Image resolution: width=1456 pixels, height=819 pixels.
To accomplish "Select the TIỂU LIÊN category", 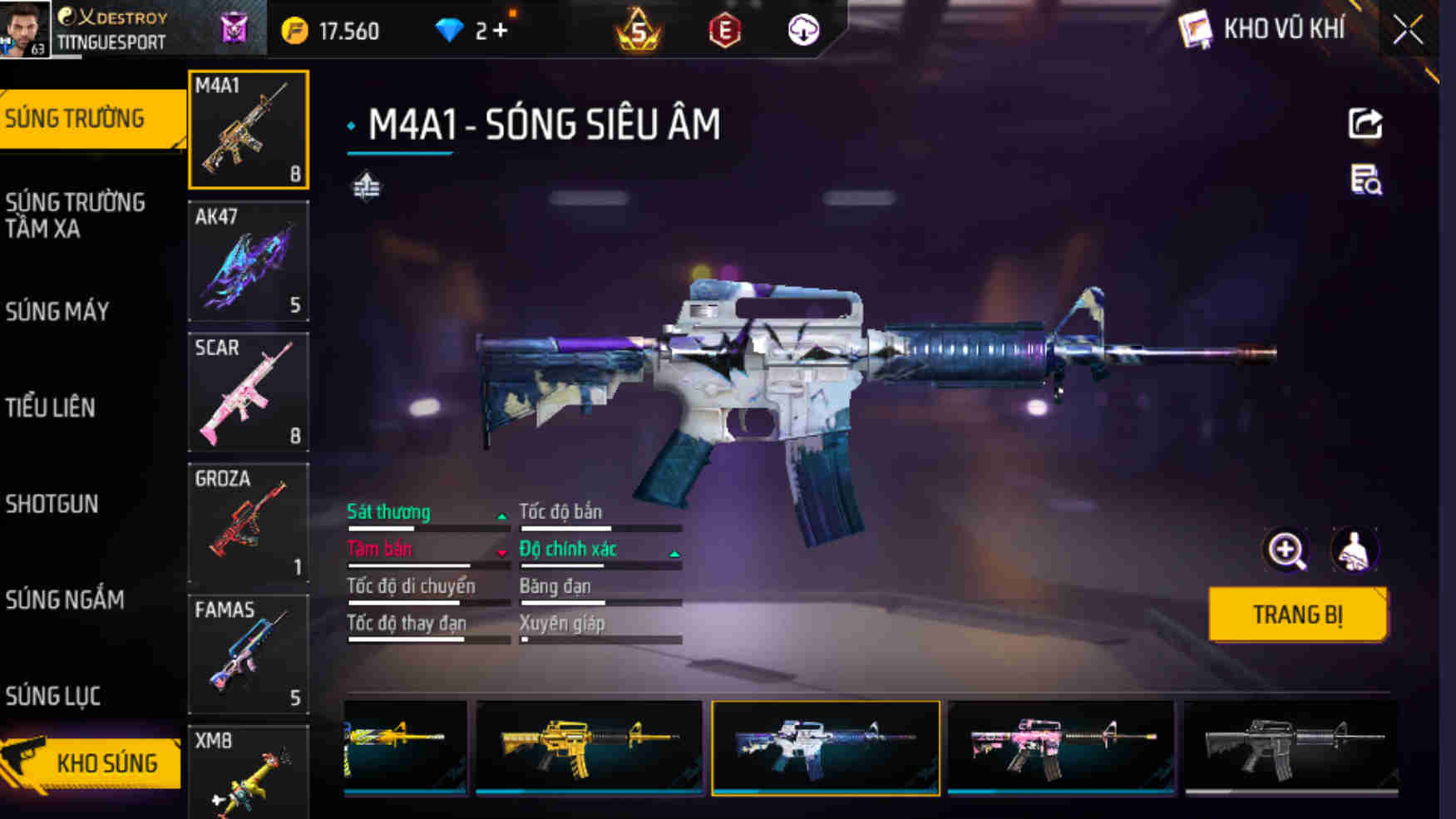I will pyautogui.click(x=51, y=407).
